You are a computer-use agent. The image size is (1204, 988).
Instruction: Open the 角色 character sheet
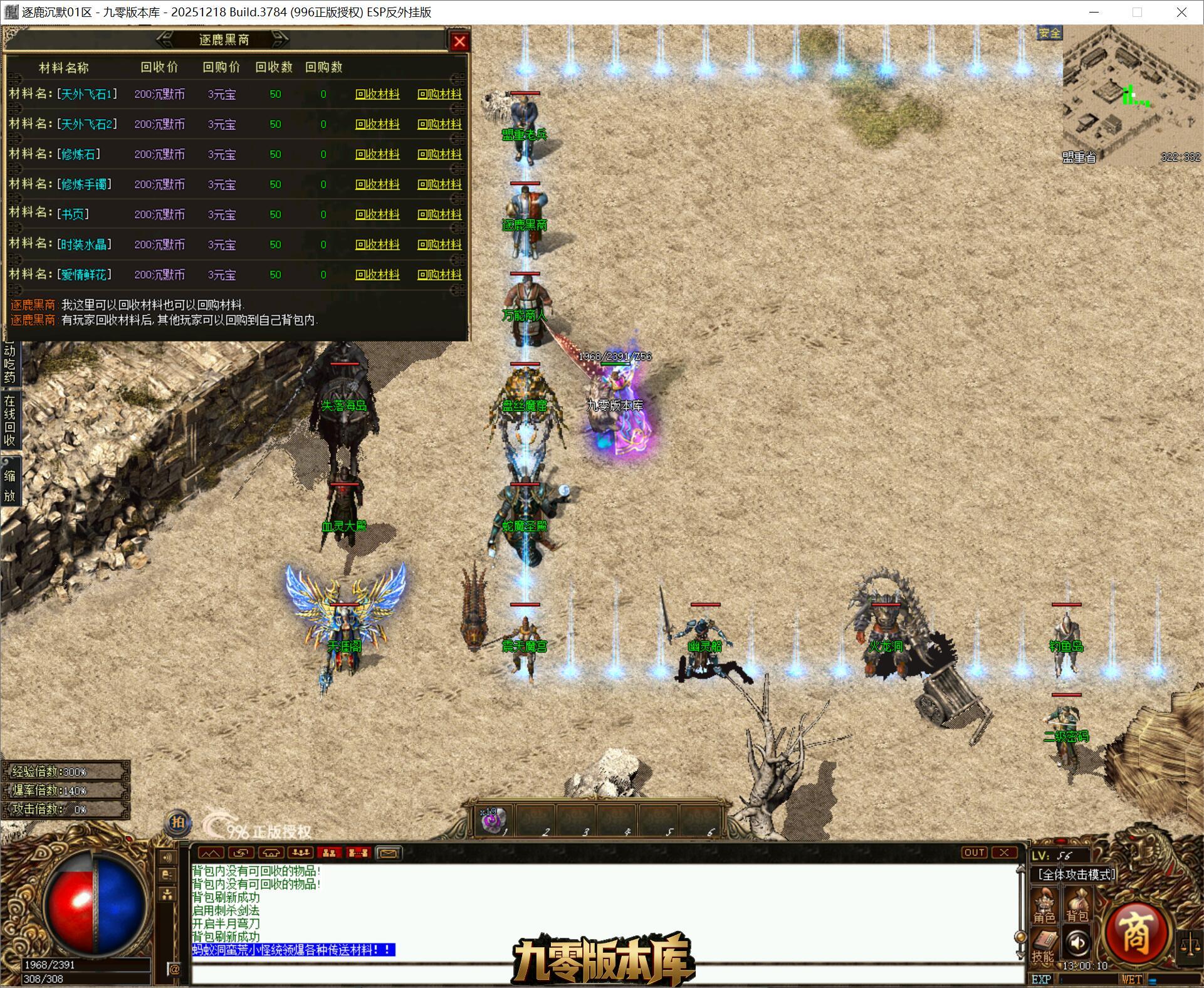coord(1044,908)
